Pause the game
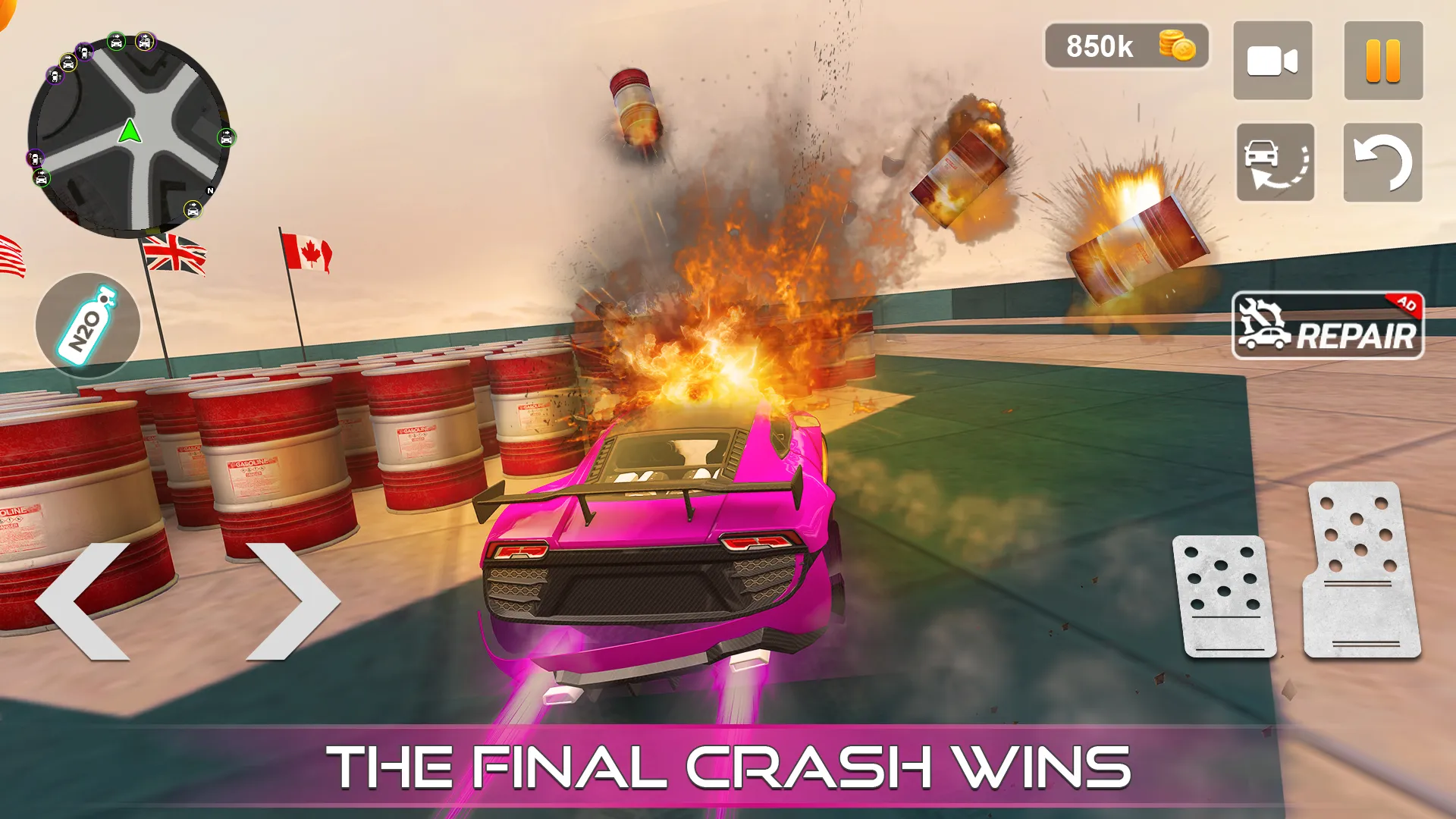 pyautogui.click(x=1382, y=61)
